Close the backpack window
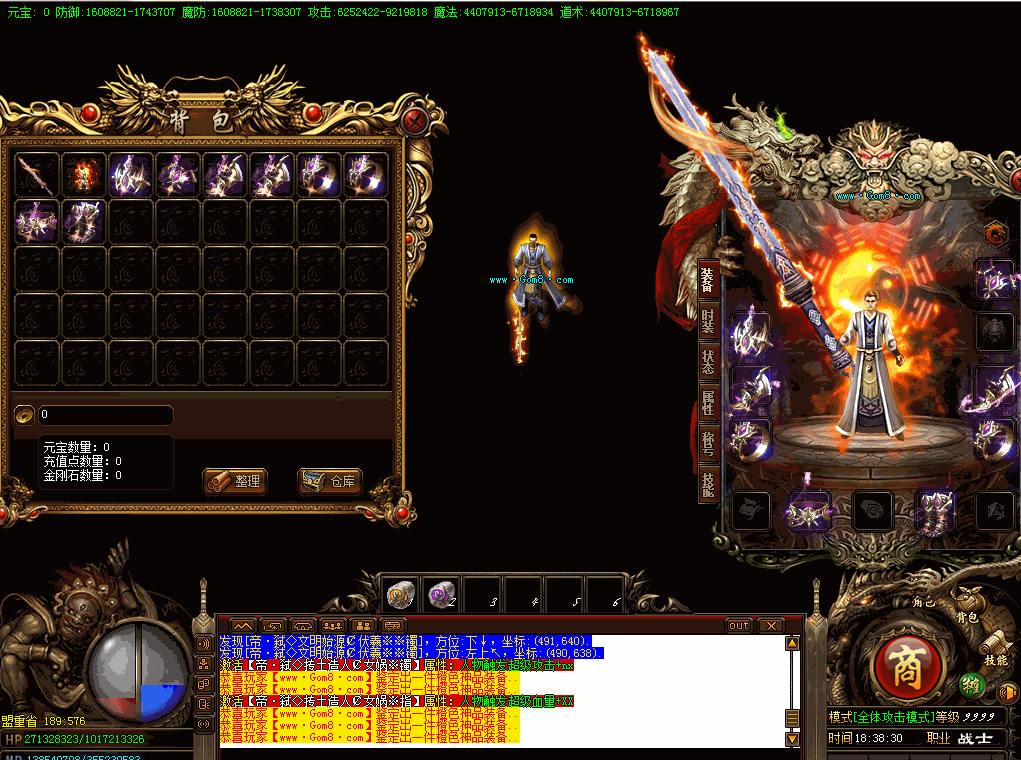 point(415,122)
